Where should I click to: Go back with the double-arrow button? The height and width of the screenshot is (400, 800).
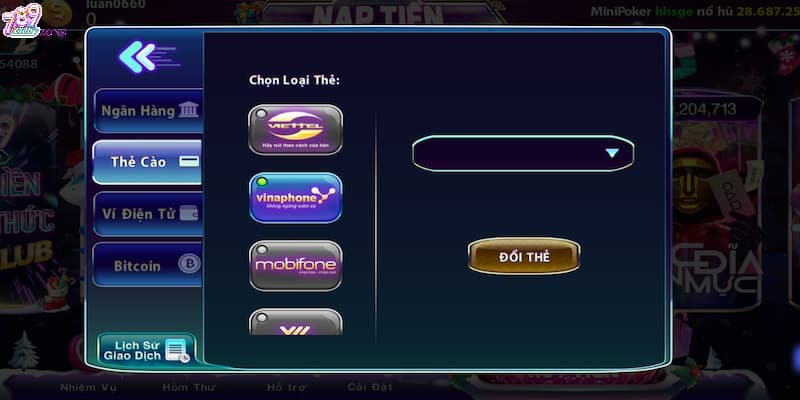pyautogui.click(x=137, y=57)
